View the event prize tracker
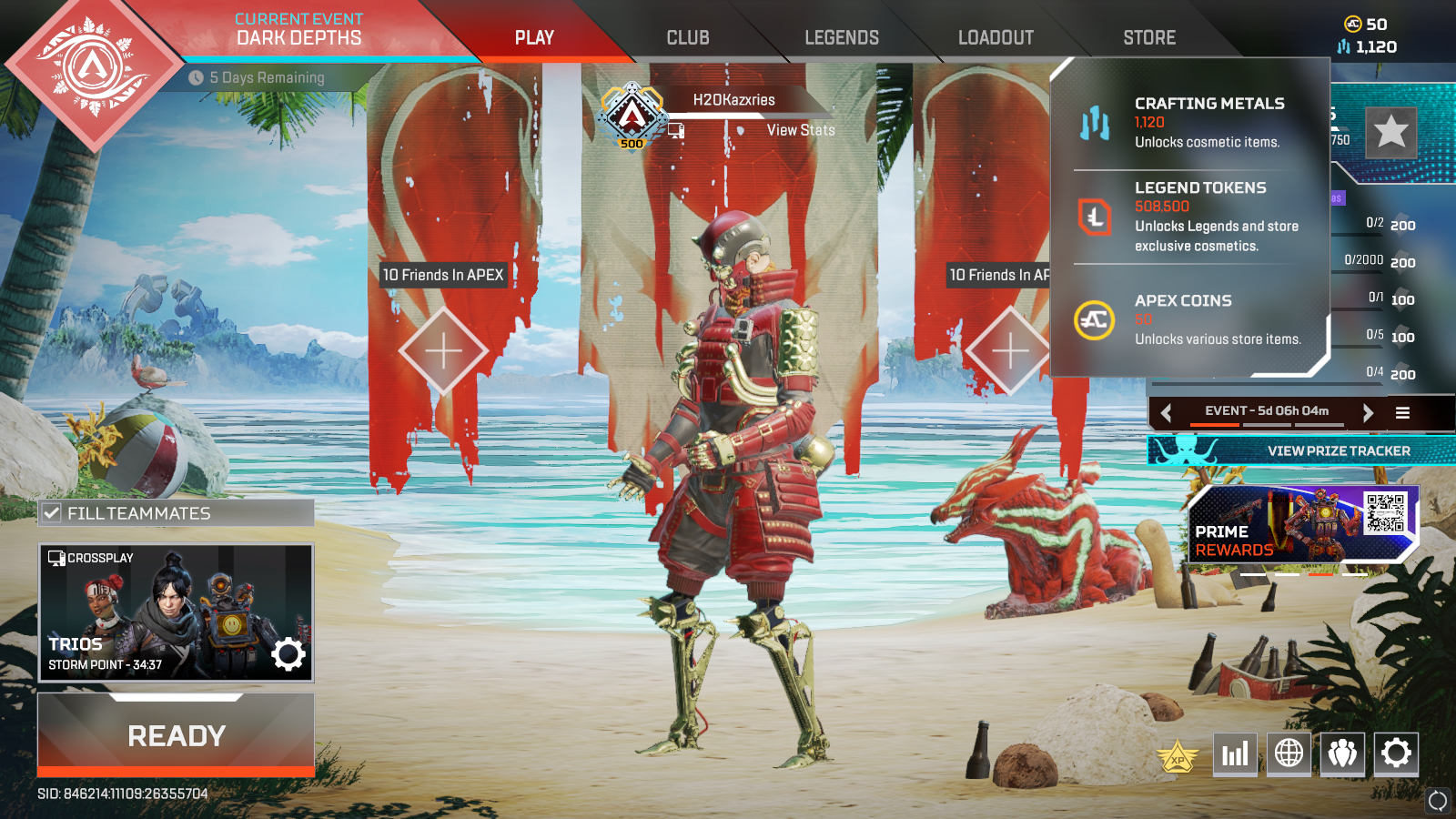This screenshot has width=1456, height=819. [1338, 450]
